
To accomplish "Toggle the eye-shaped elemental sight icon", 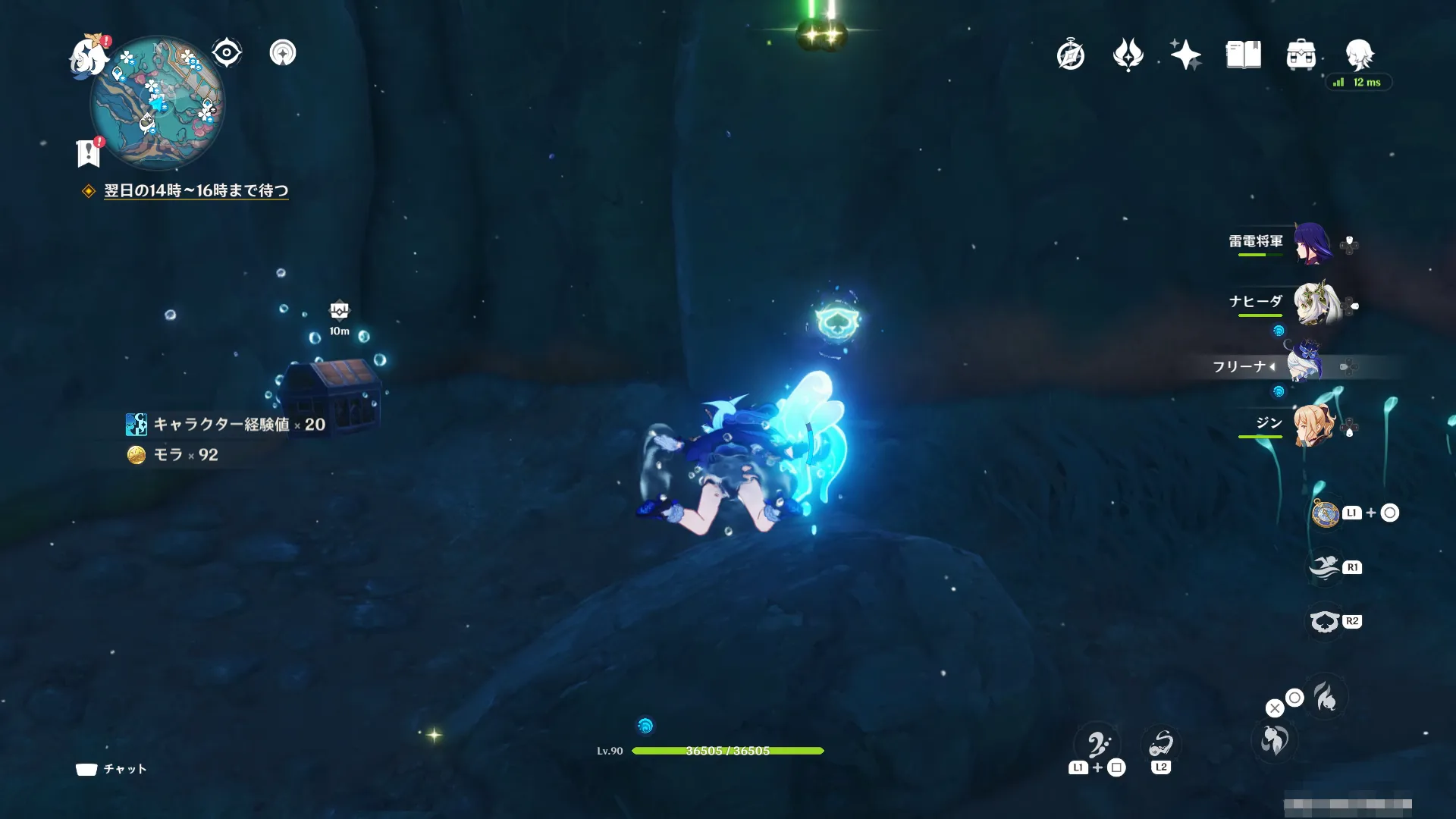I will [227, 53].
